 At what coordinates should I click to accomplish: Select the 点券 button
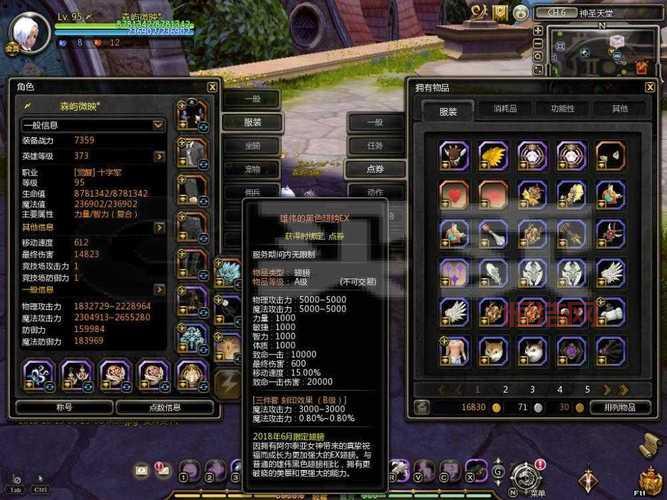click(x=375, y=168)
